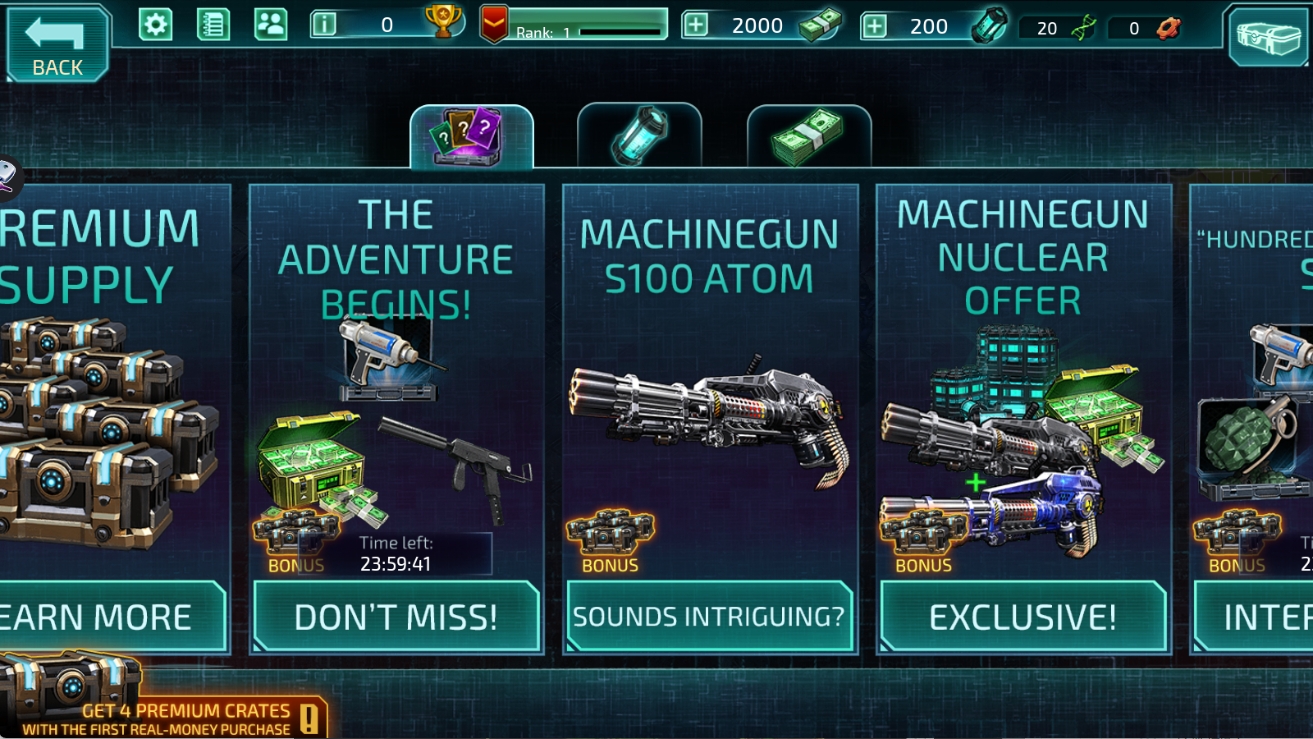Select the rank progress badge

(495, 25)
